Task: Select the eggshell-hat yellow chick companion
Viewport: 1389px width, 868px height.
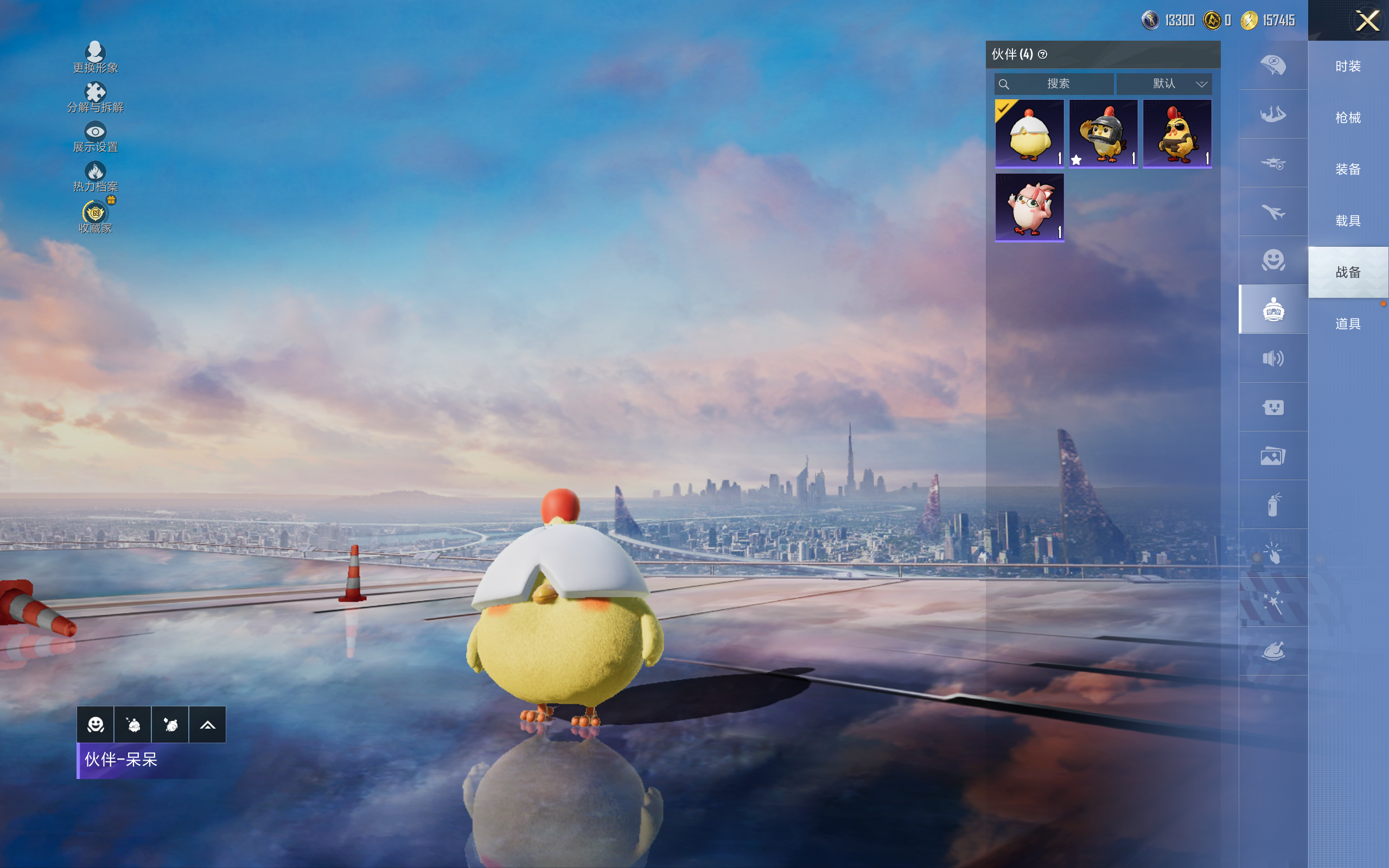Action: 1029,133
